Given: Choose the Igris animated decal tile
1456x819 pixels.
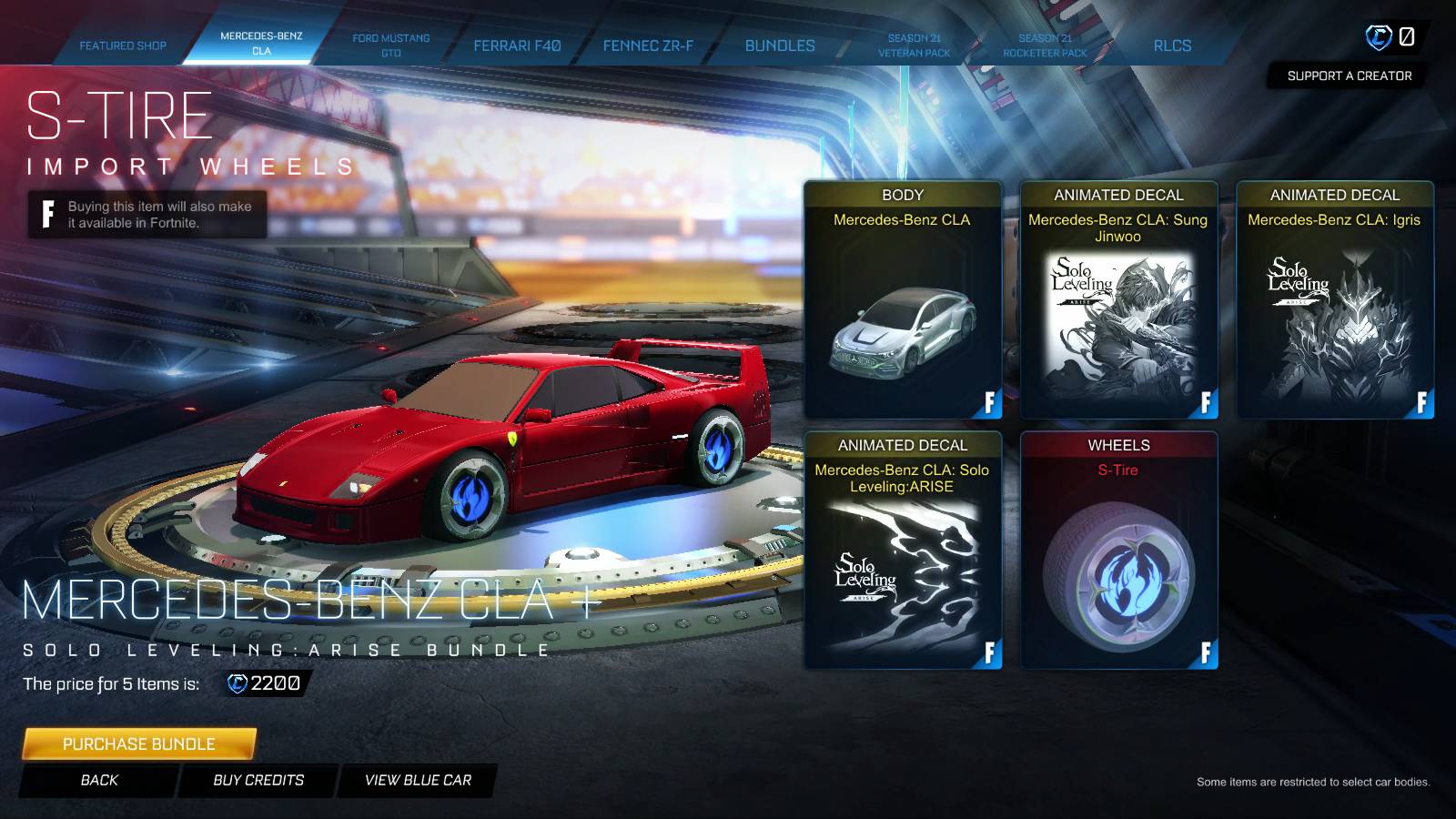Looking at the screenshot, I should pos(1334,300).
